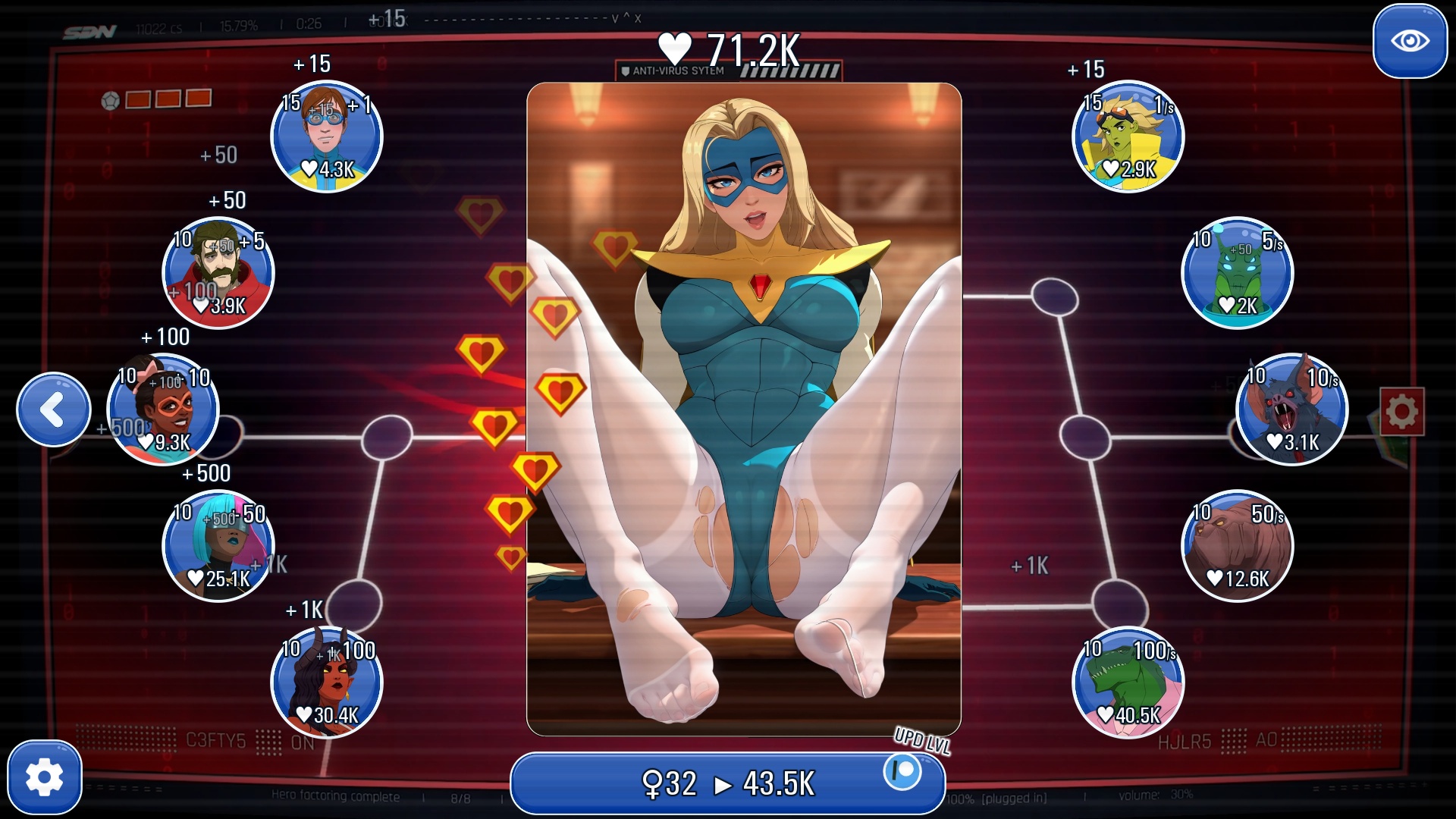The width and height of the screenshot is (1456, 819).
Task: Select the brown-haired young man avatar
Action: (x=326, y=136)
